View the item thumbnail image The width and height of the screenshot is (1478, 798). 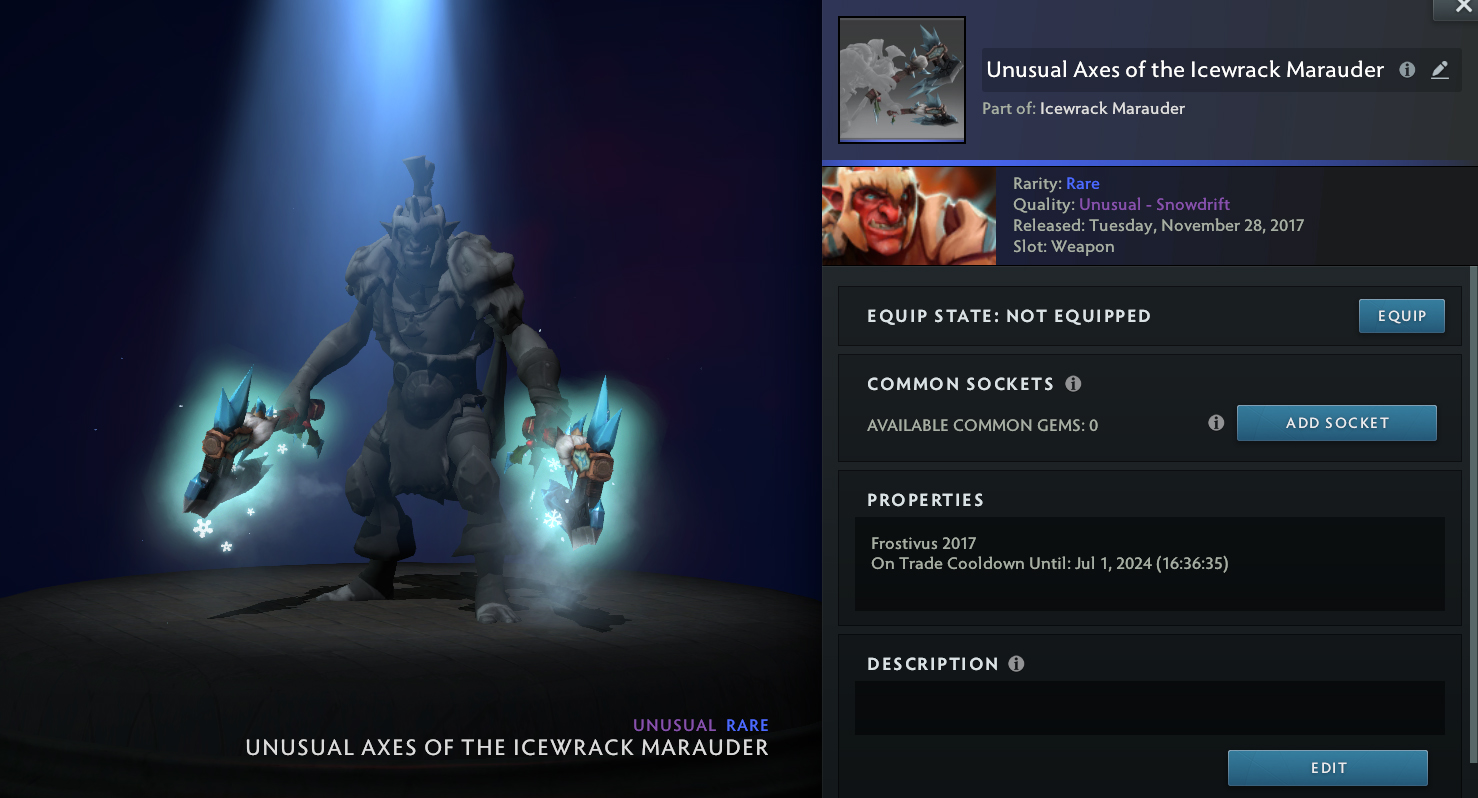901,80
